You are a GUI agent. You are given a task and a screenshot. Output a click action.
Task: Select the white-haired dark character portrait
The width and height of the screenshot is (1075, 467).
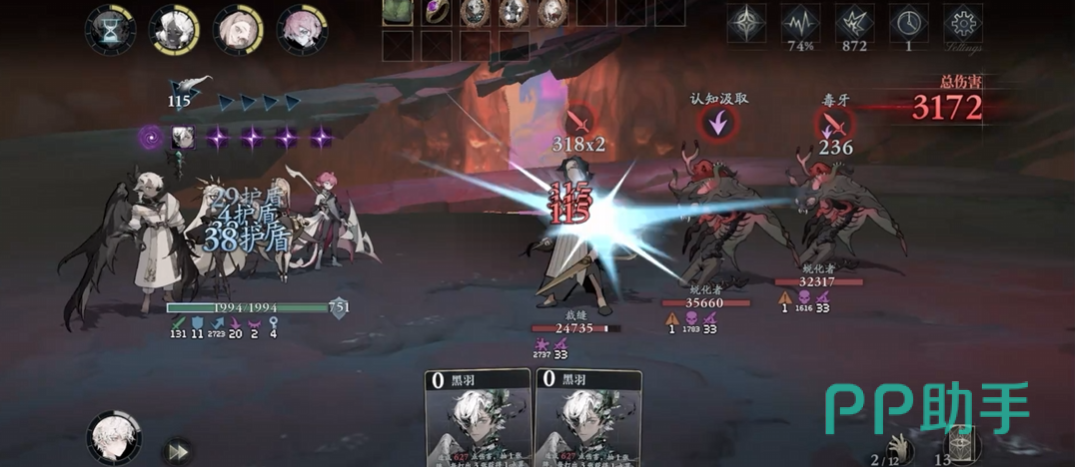(x=174, y=28)
